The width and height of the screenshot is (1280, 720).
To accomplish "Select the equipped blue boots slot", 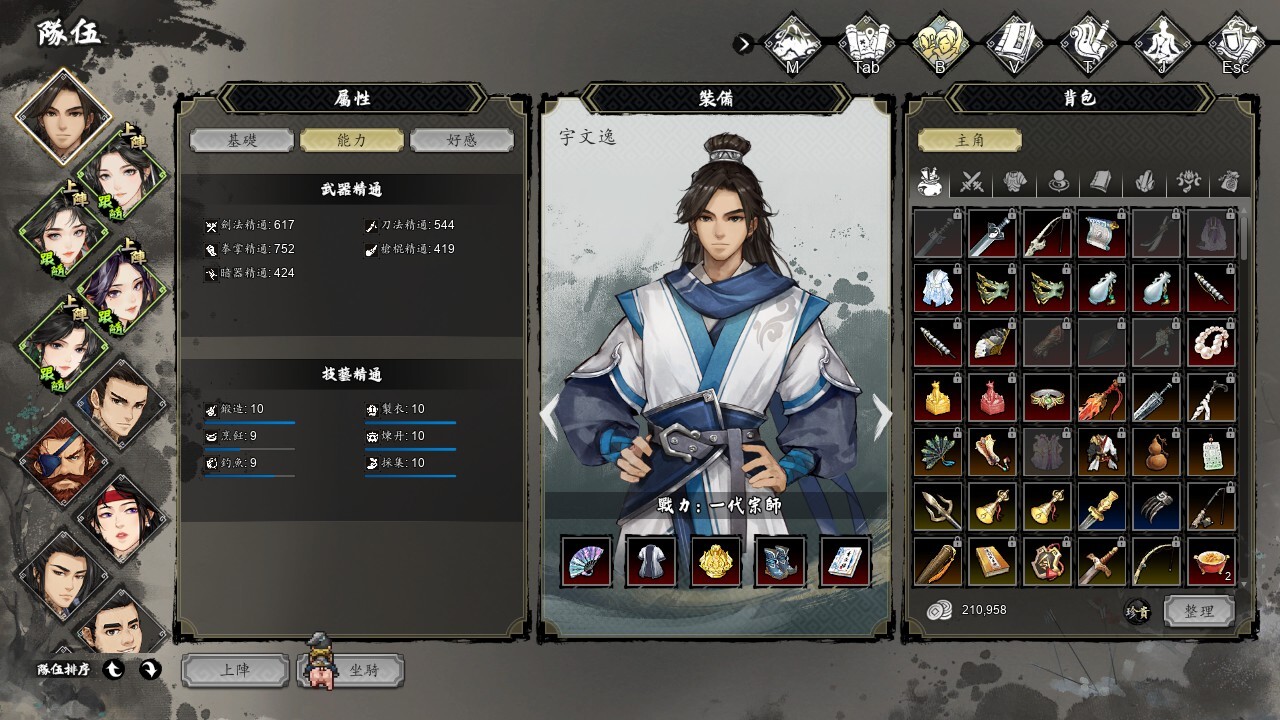I will (x=781, y=561).
